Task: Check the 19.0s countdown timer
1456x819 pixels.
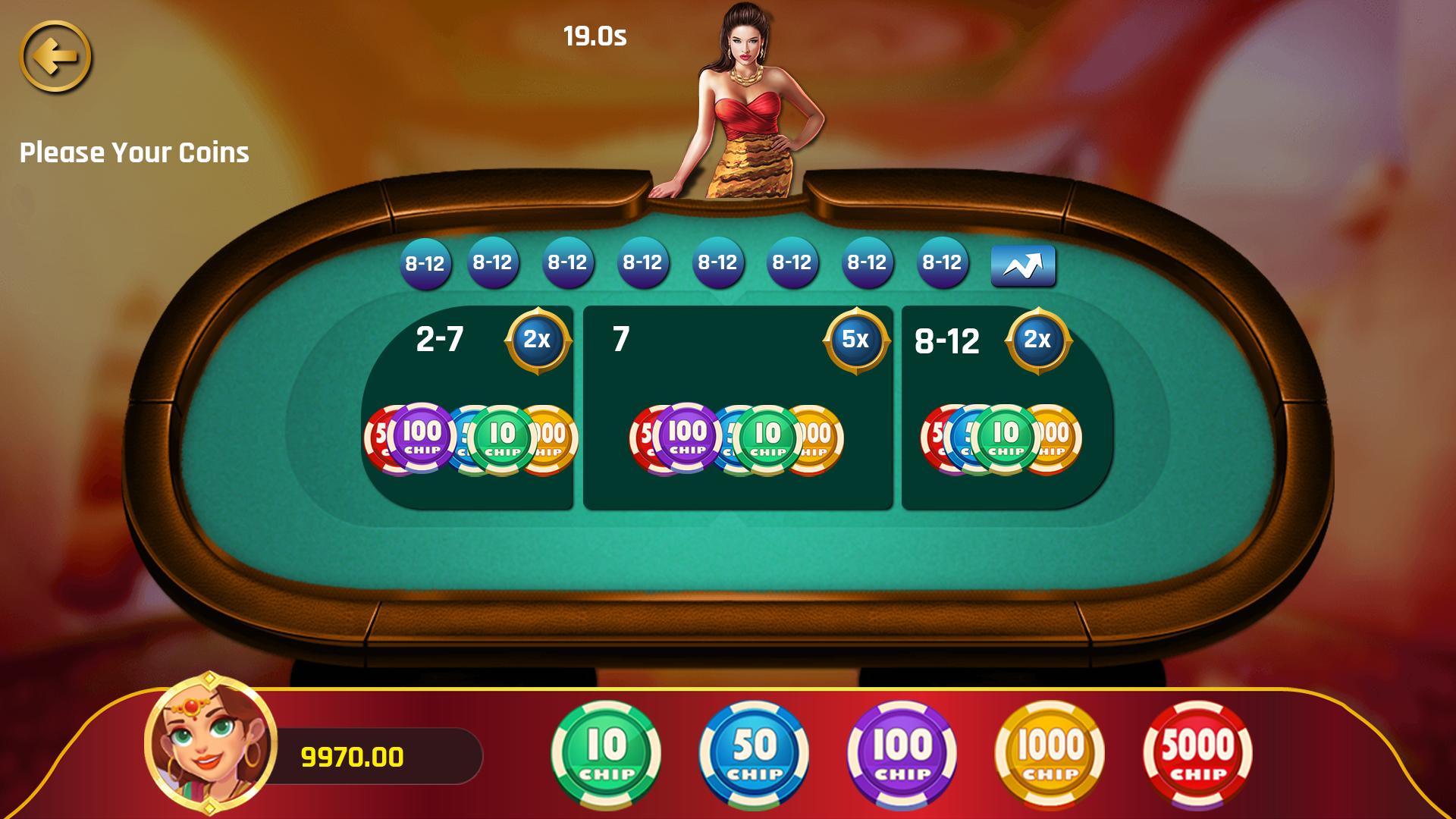Action: tap(595, 34)
